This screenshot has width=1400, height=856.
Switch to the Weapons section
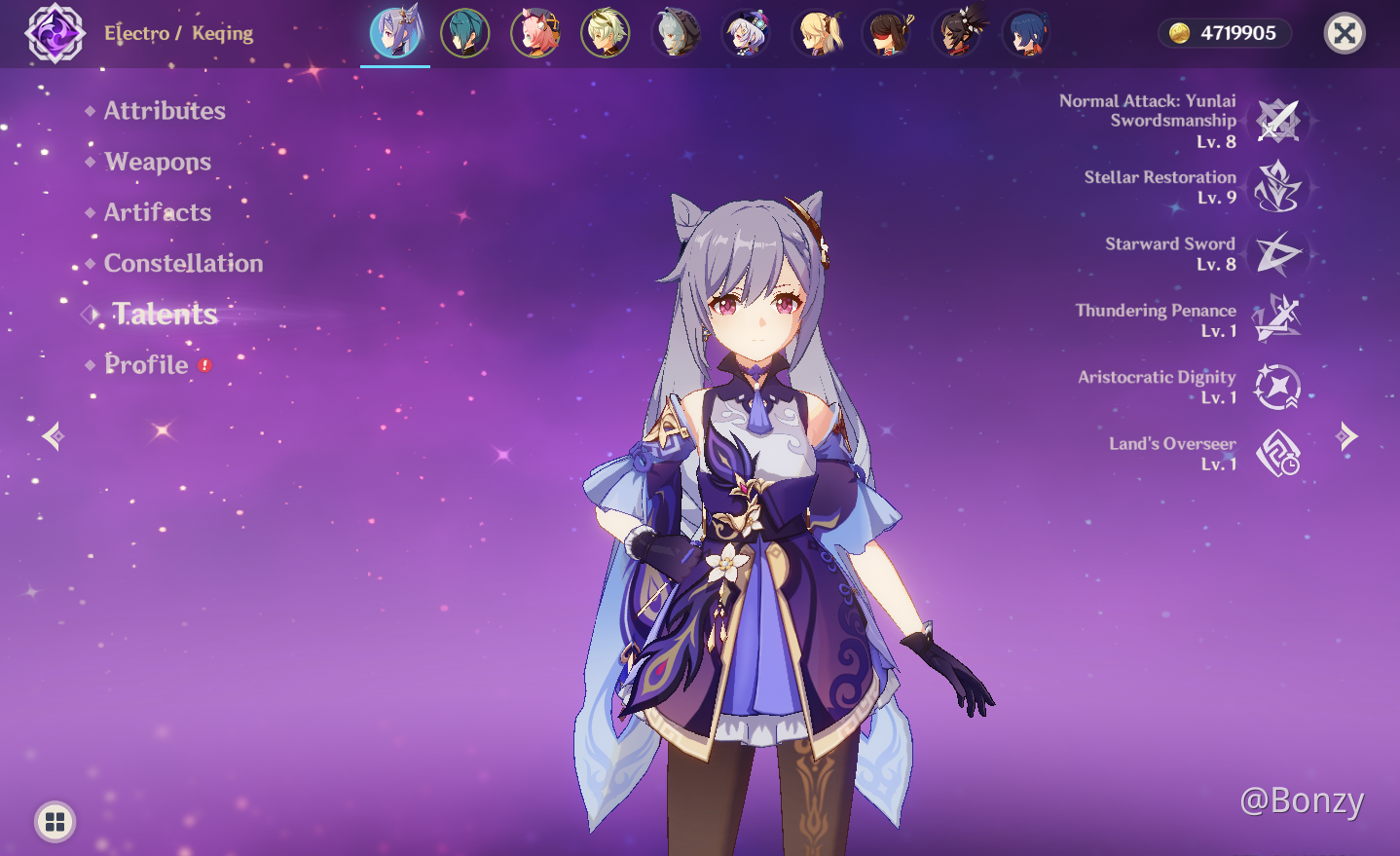pyautogui.click(x=158, y=162)
